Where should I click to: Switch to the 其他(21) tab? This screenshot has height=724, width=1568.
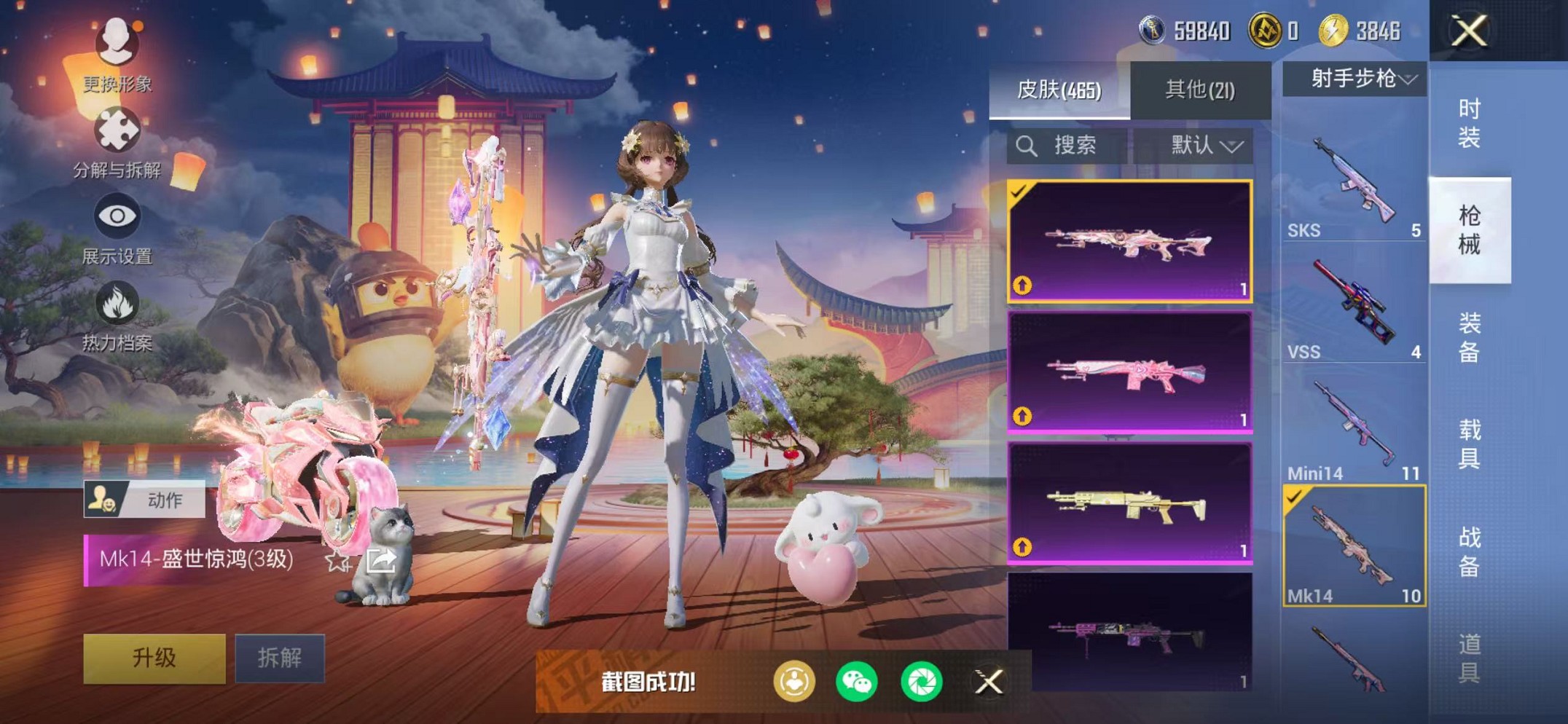[x=1199, y=88]
